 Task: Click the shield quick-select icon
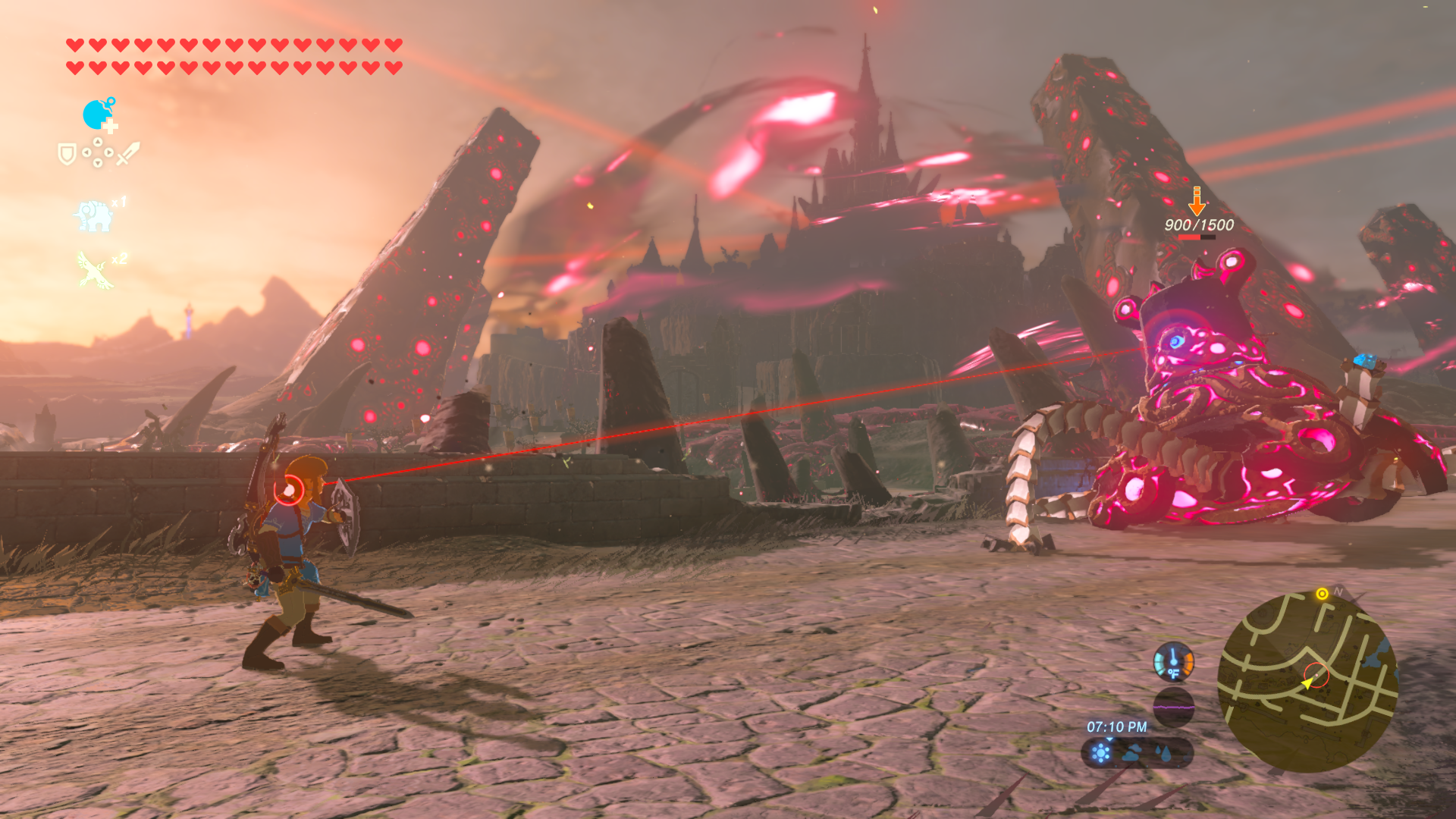(x=67, y=155)
